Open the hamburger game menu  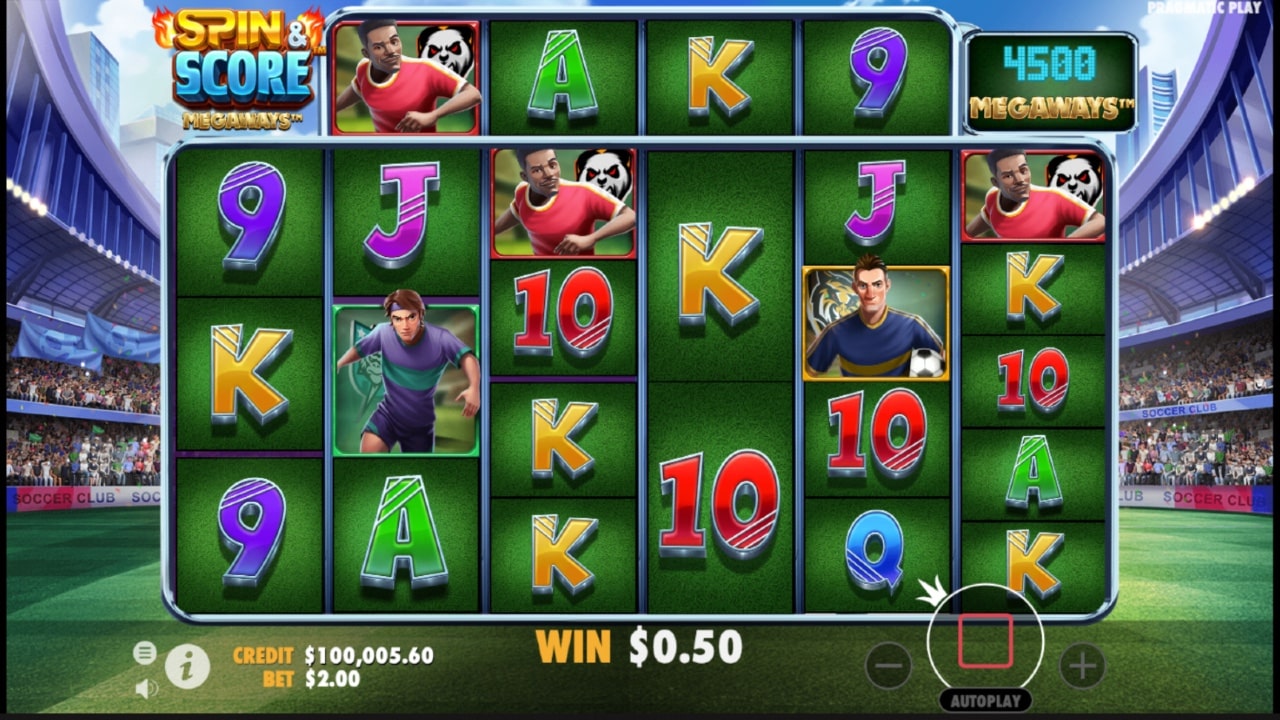pos(145,651)
